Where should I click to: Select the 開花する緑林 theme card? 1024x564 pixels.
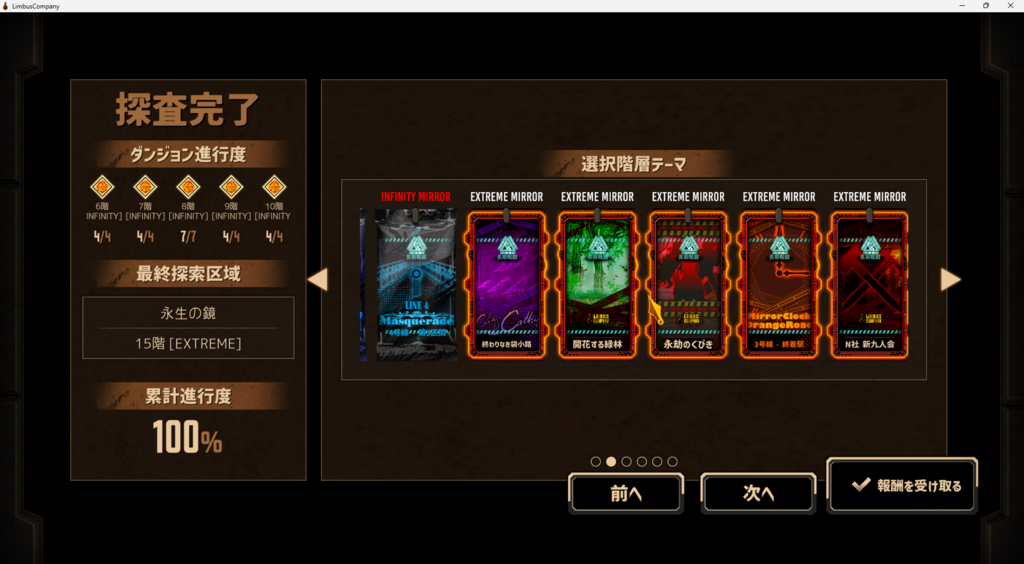pos(597,285)
